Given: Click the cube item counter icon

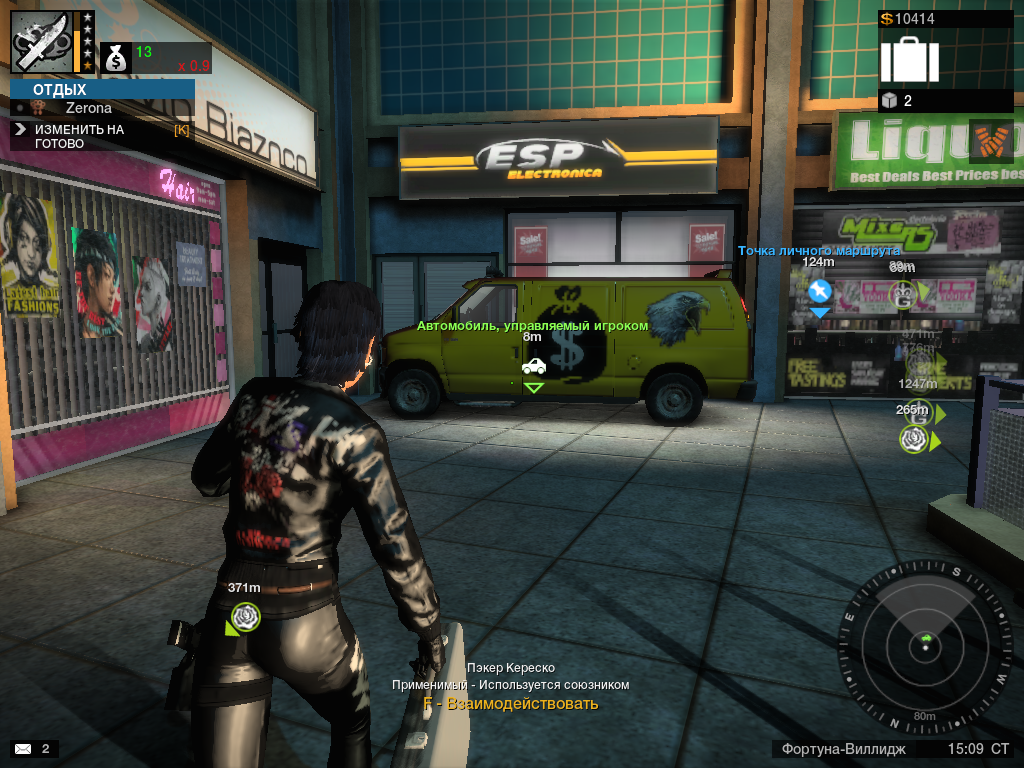Looking at the screenshot, I should point(889,100).
